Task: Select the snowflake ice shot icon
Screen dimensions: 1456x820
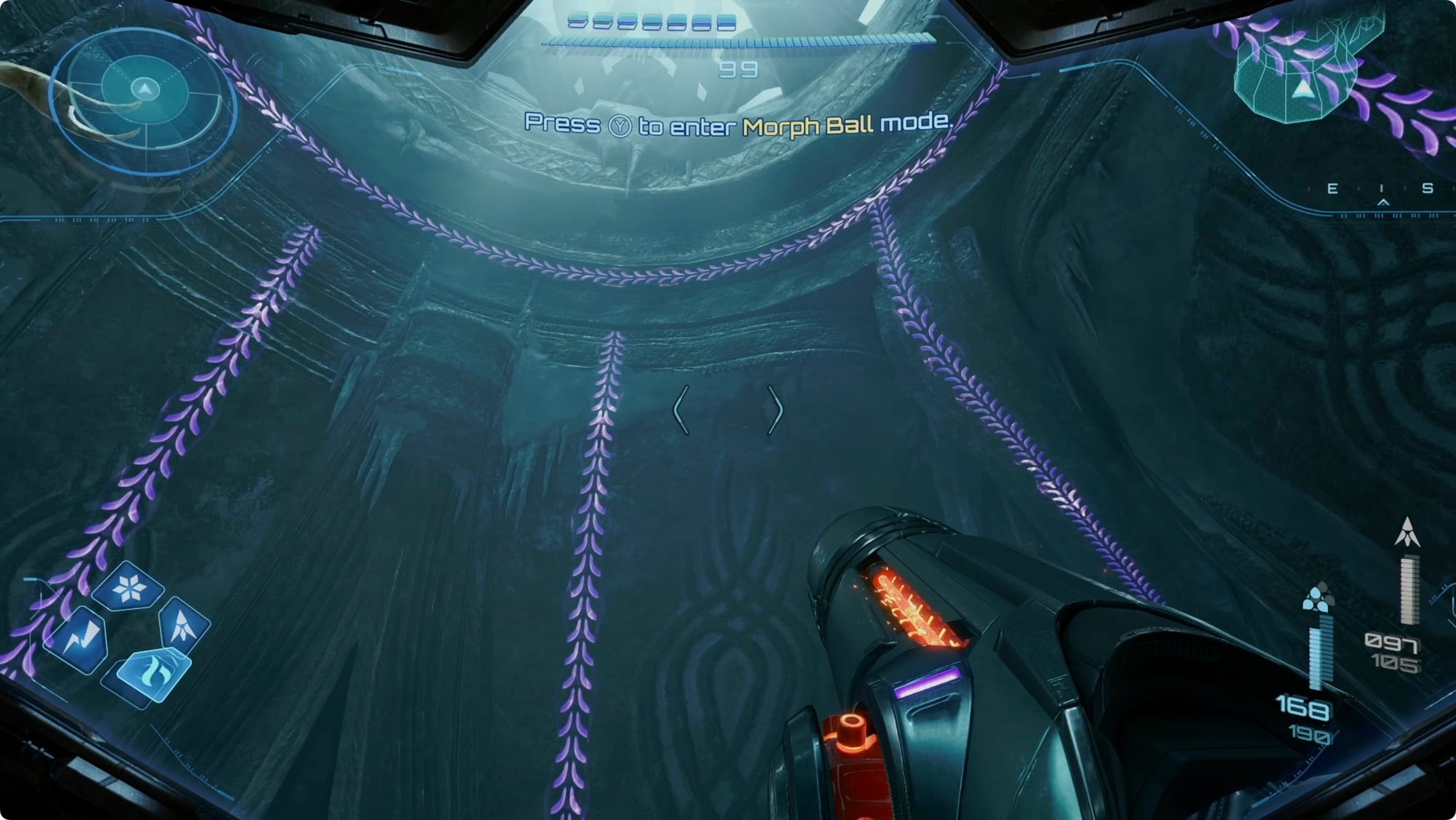Action: (x=130, y=587)
